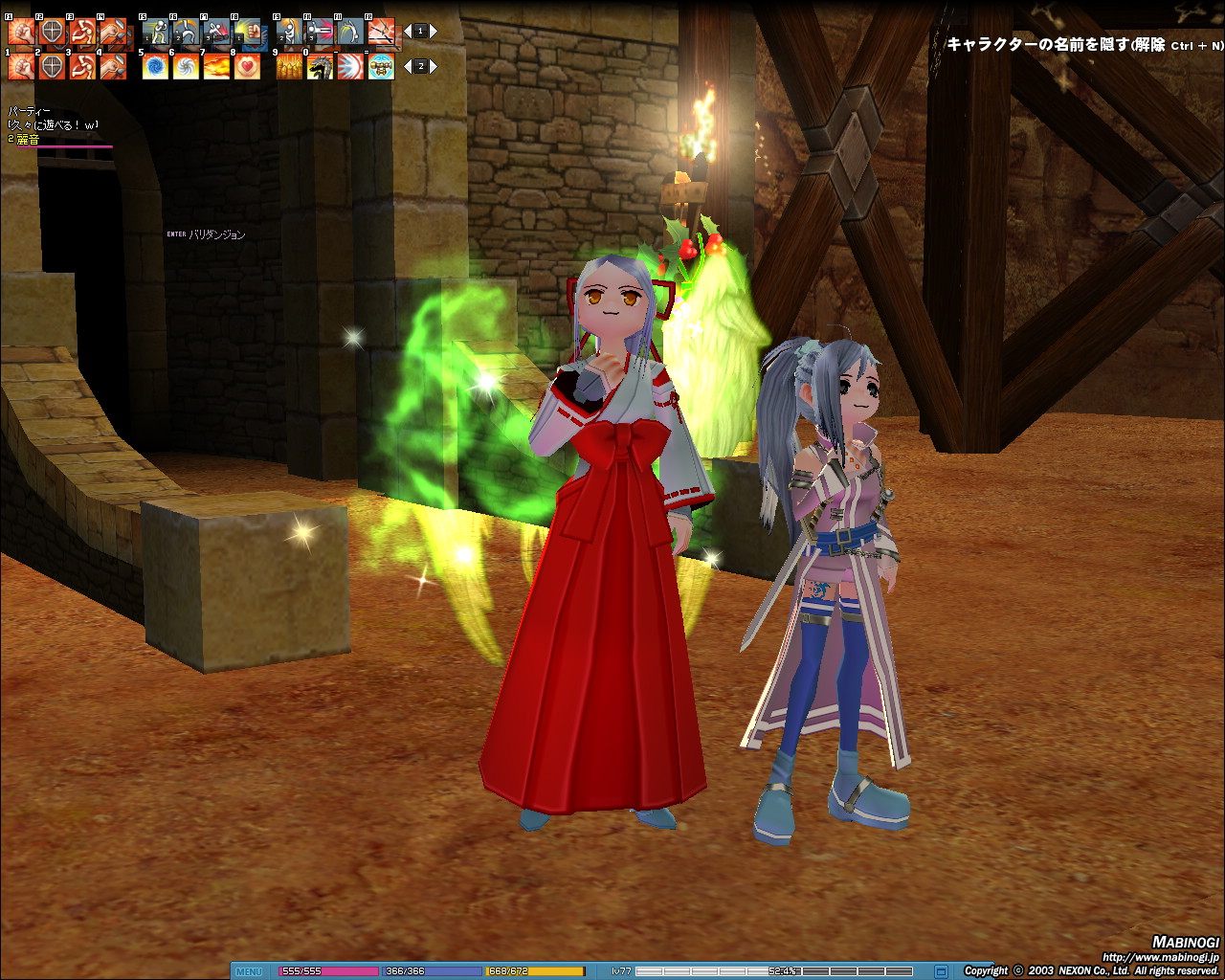Click the small window button beside the experience bar

click(940, 971)
